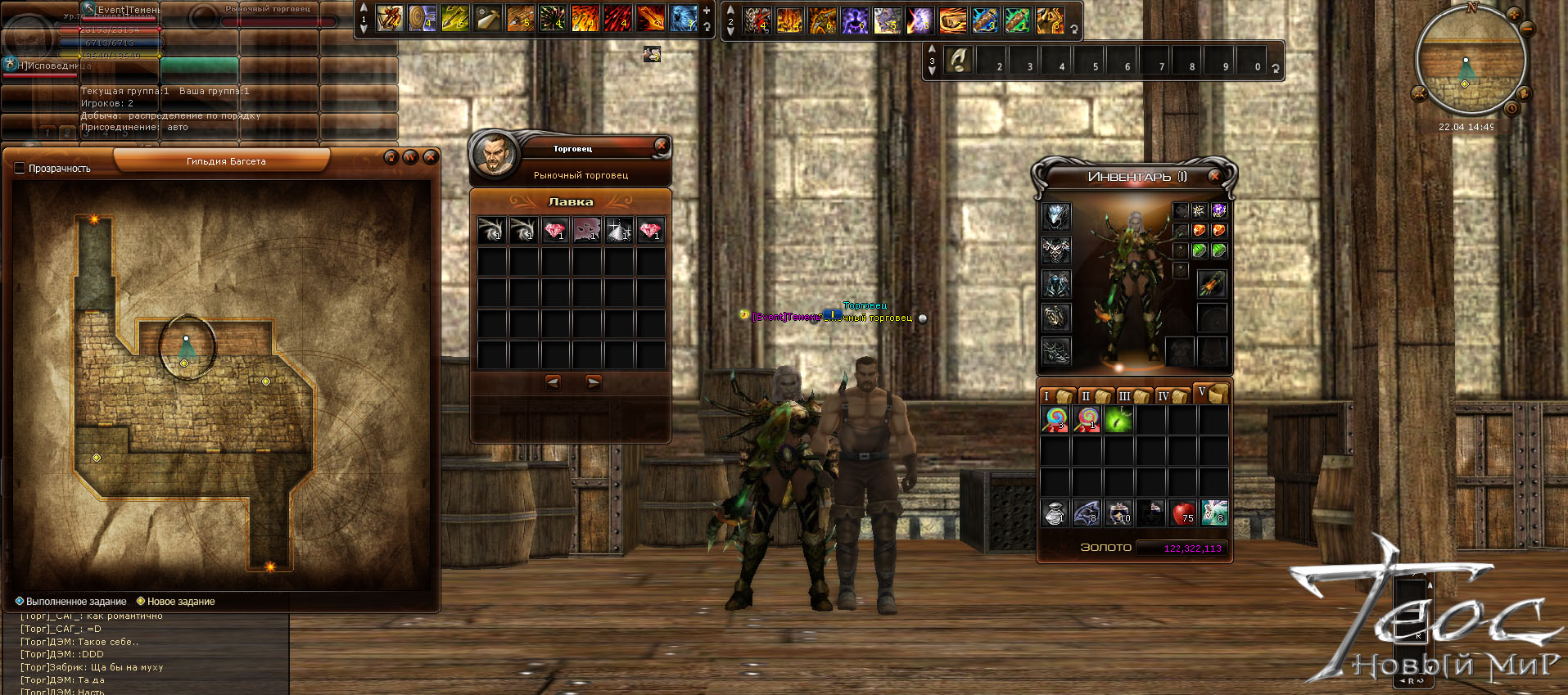The width and height of the screenshot is (1568, 695).
Task: Open the world map with the W button
Action: [x=411, y=156]
